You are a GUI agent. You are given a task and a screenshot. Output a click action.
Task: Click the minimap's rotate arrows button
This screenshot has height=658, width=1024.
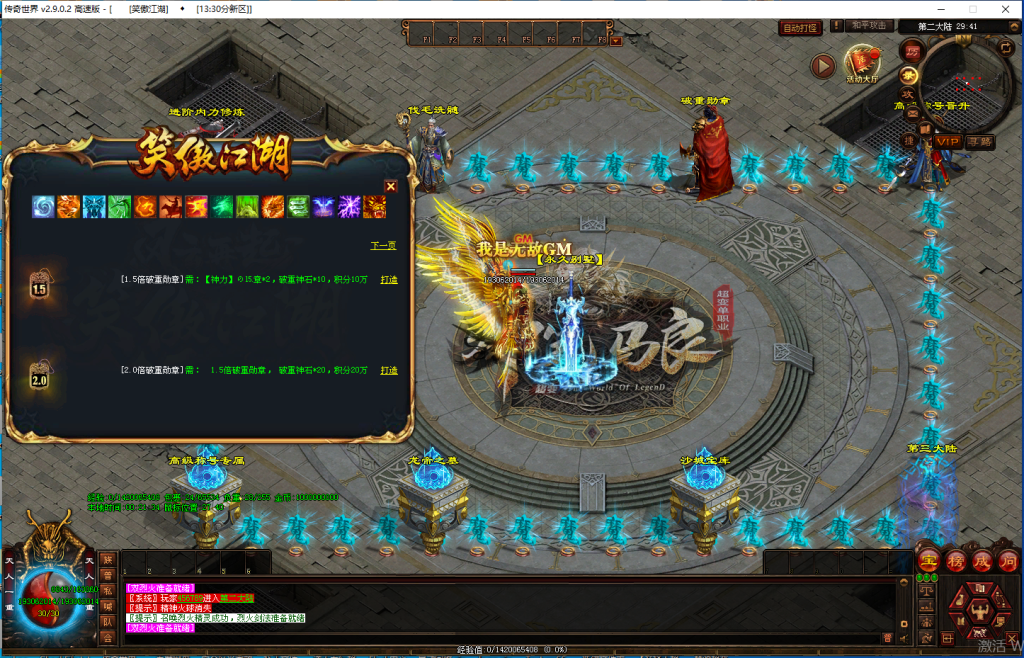click(1005, 46)
